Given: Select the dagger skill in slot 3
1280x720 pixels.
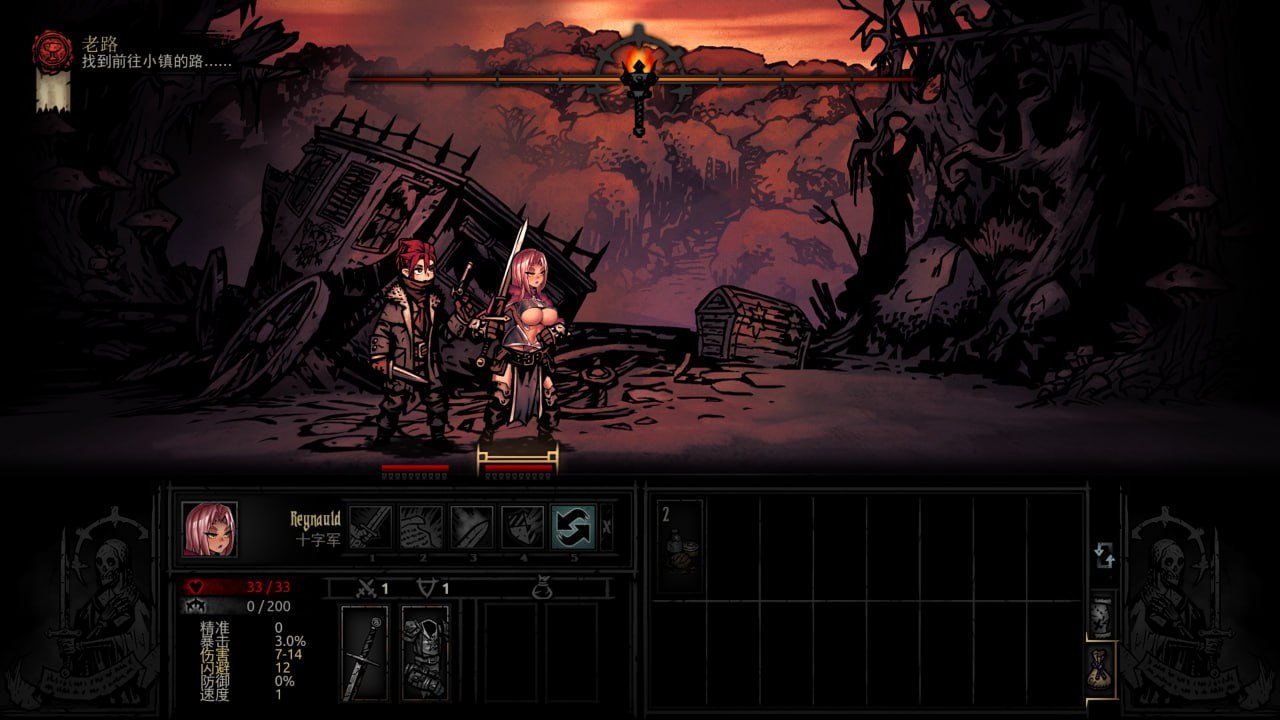Looking at the screenshot, I should (471, 527).
